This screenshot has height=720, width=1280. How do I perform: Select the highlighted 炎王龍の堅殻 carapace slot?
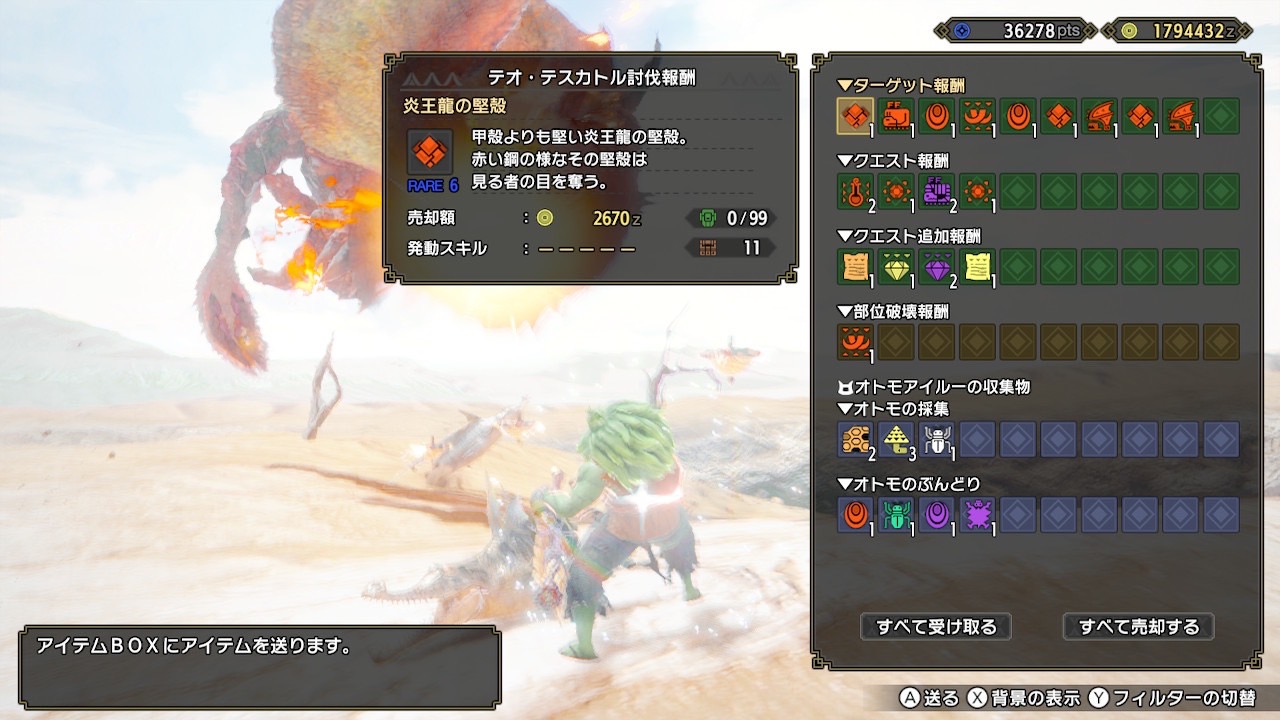pos(855,116)
